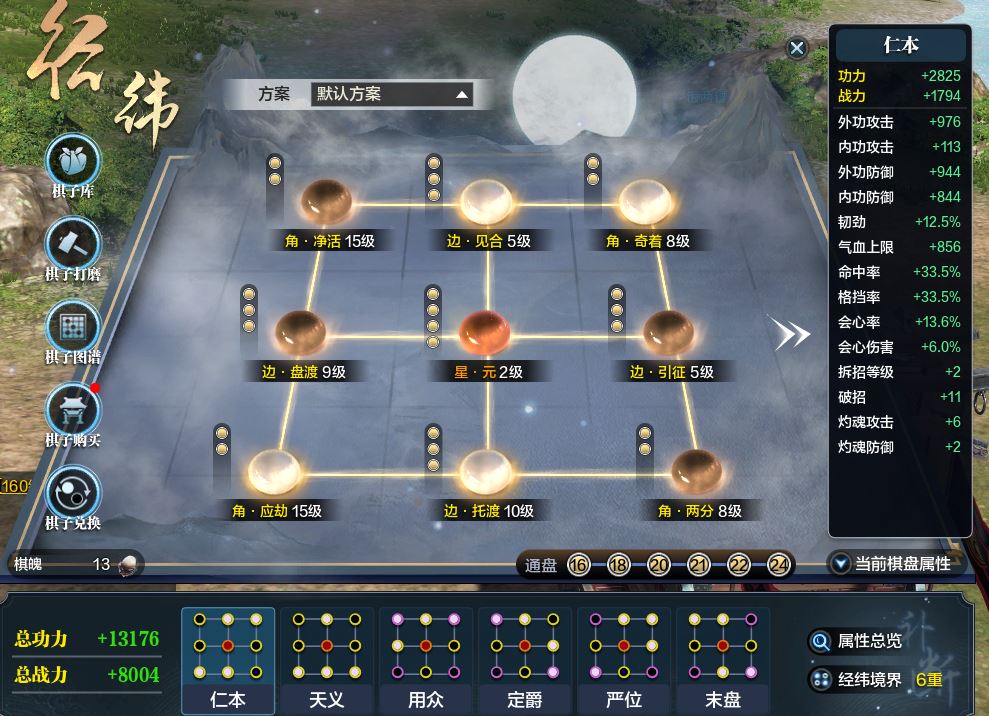Viewport: 989px width, 716px height.
Task: Choose the 角·应劫 level 15 piece
Action: click(x=274, y=472)
